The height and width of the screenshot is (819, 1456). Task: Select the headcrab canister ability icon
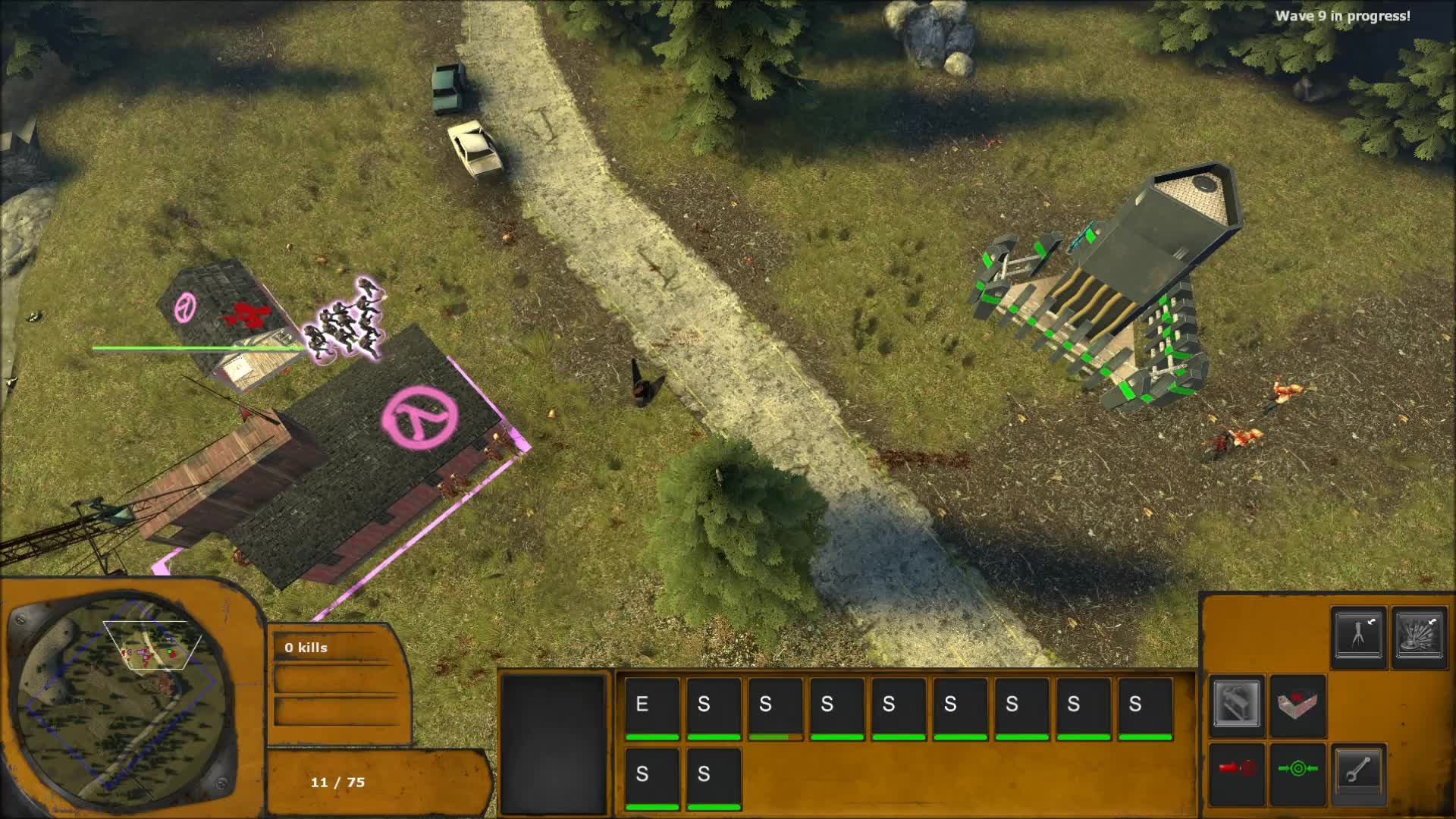point(1358,636)
